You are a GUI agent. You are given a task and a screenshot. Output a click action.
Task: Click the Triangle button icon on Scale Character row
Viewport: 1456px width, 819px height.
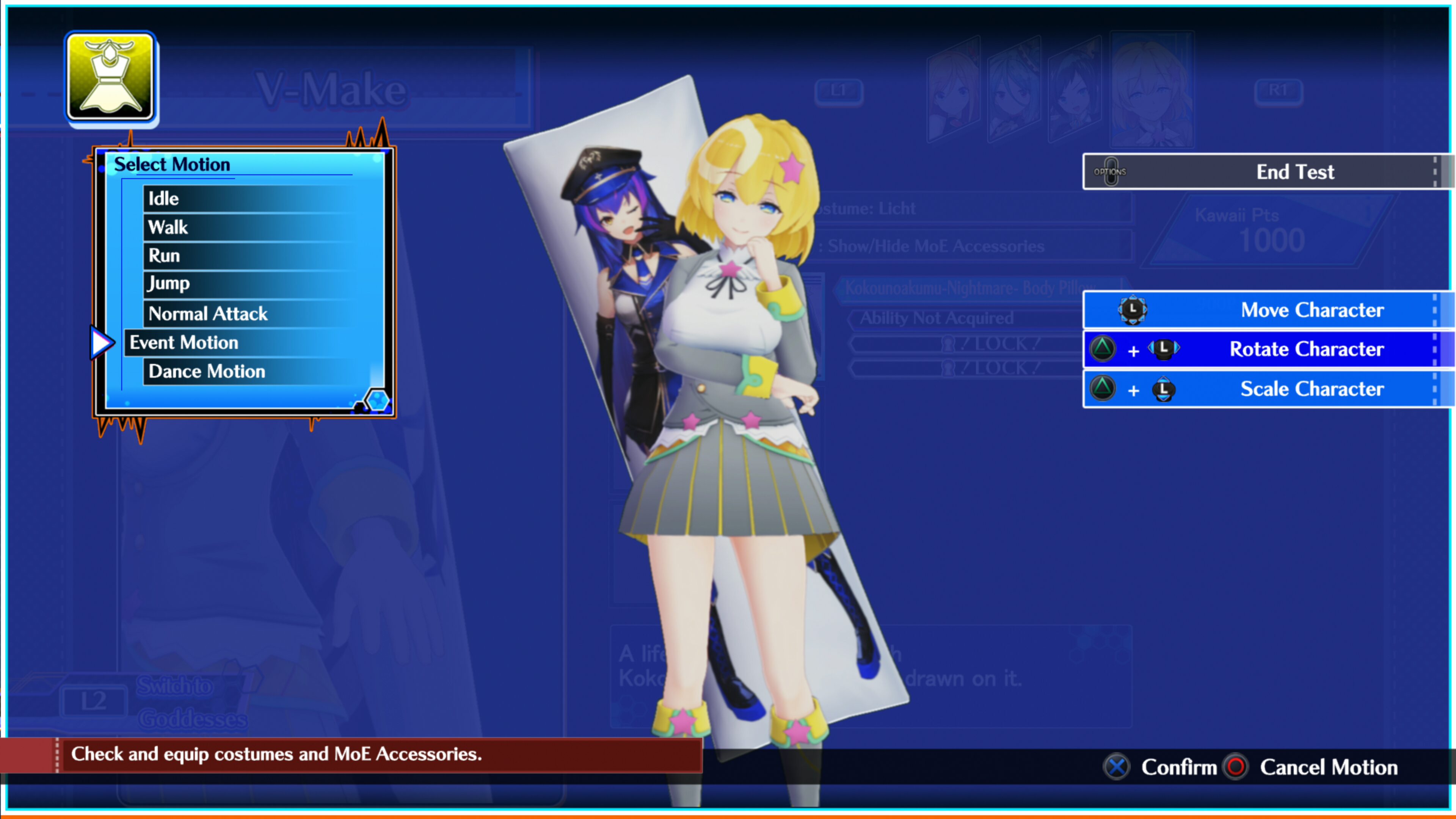[1103, 389]
